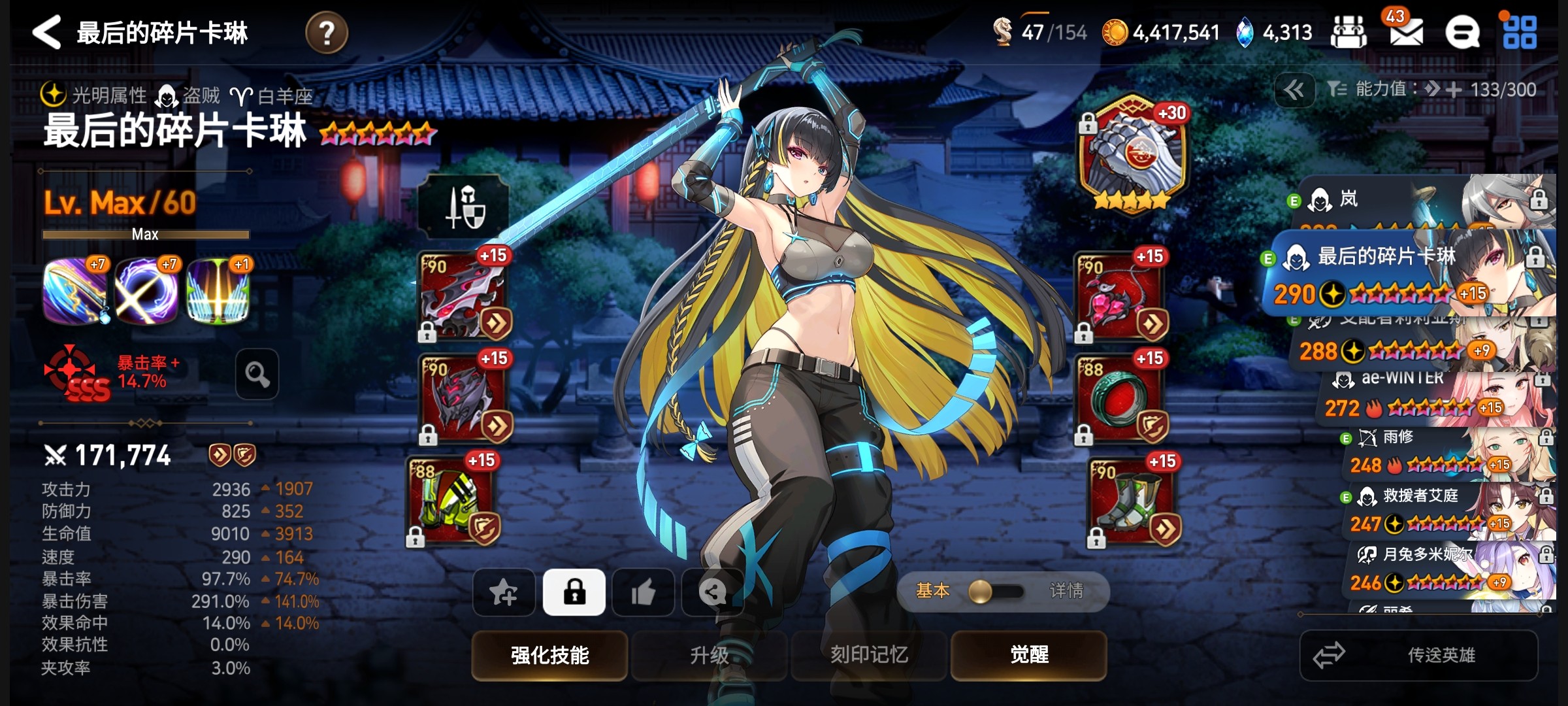This screenshot has height=706, width=1568.
Task: Click the 传送英雄 transfer hero button
Action: coord(1419,655)
